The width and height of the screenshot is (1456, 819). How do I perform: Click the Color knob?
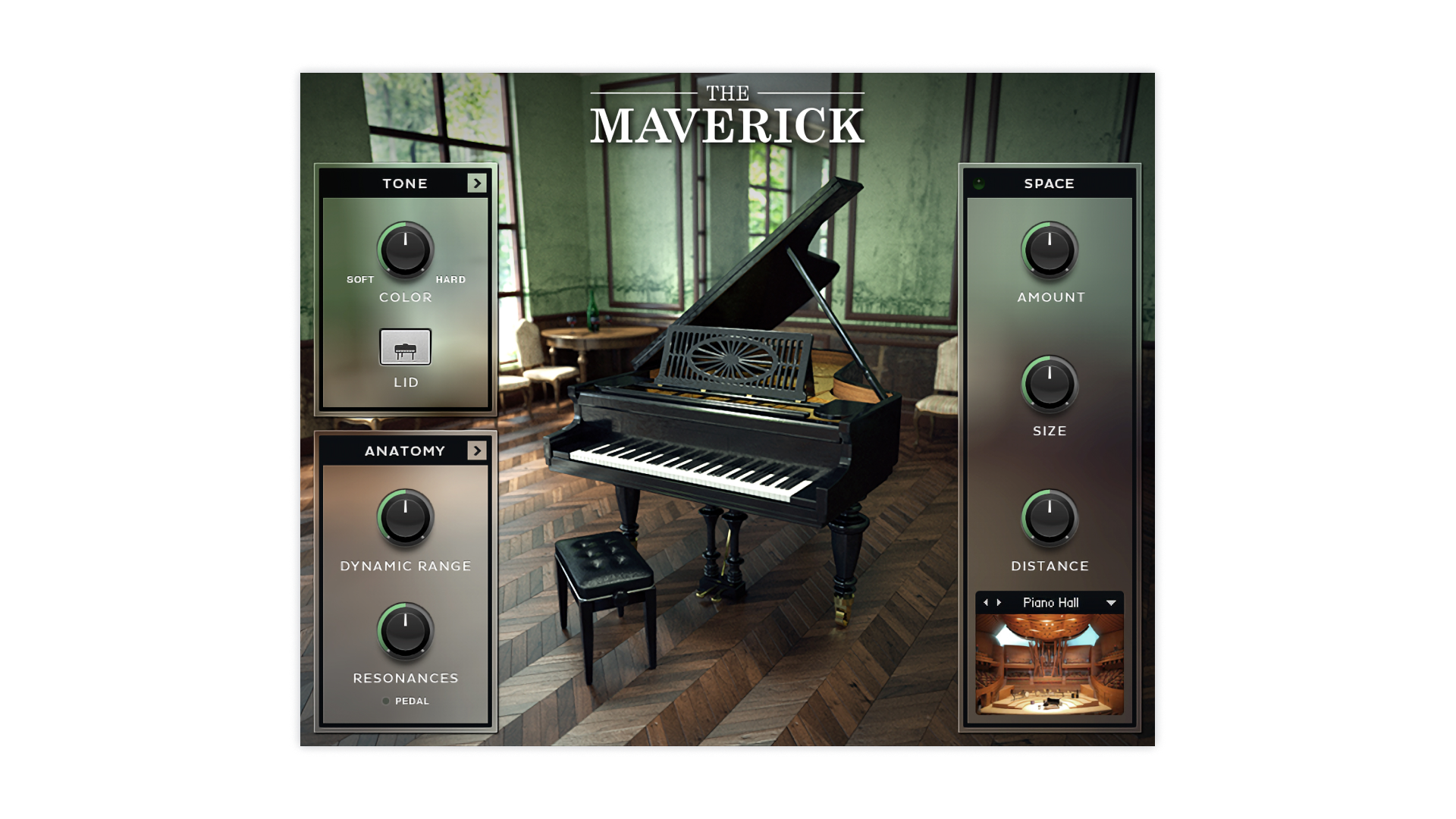click(x=406, y=250)
